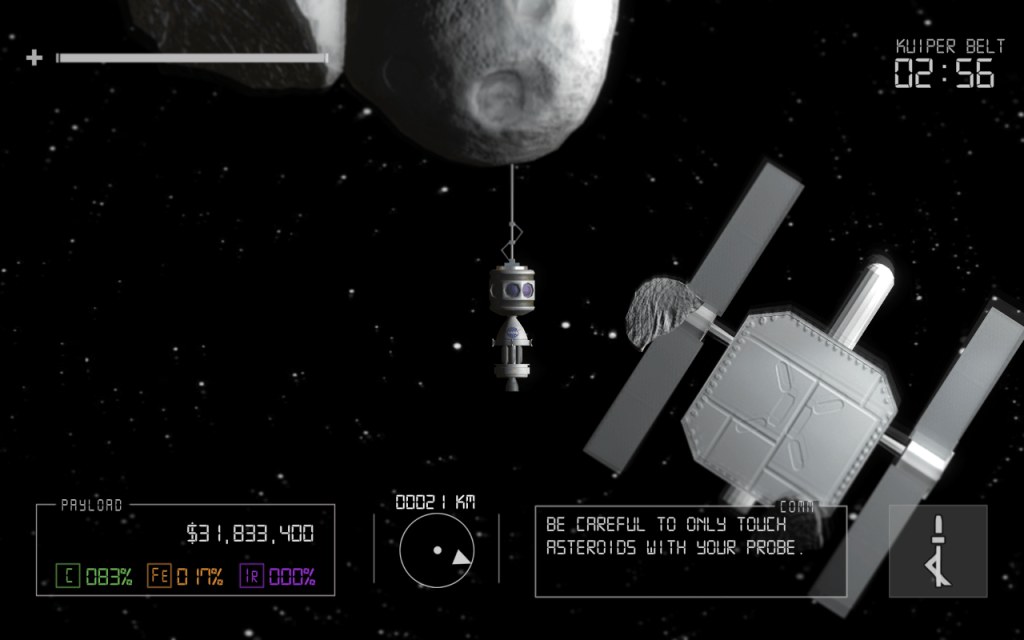Select the orange iron Fe icon

[159, 576]
